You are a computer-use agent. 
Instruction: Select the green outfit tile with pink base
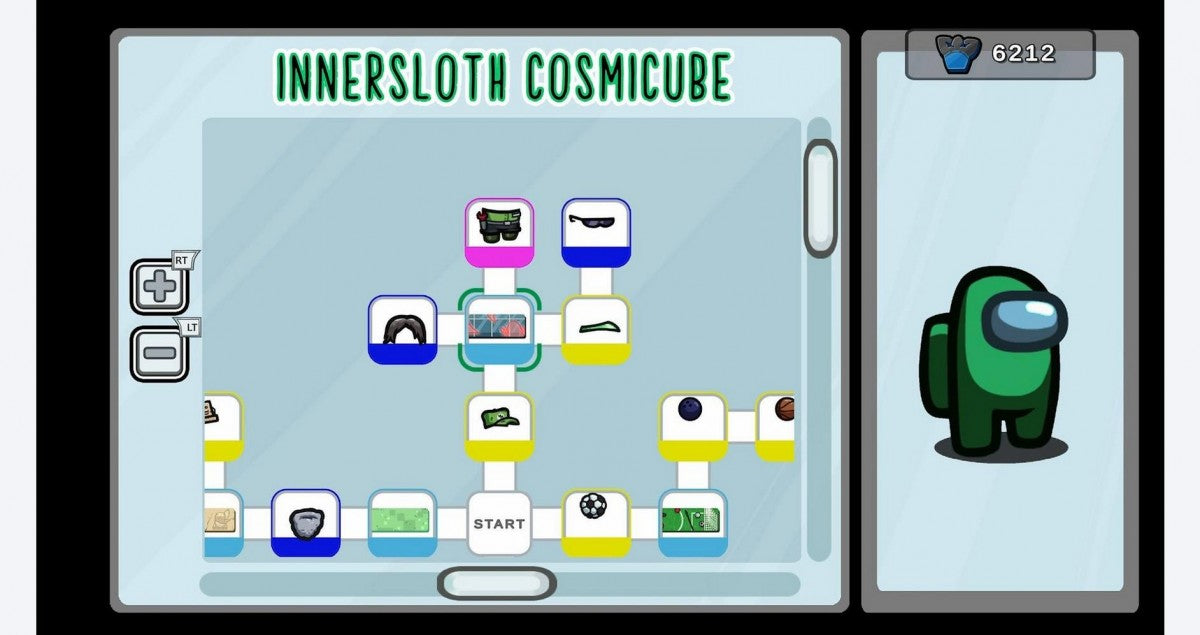pos(499,231)
